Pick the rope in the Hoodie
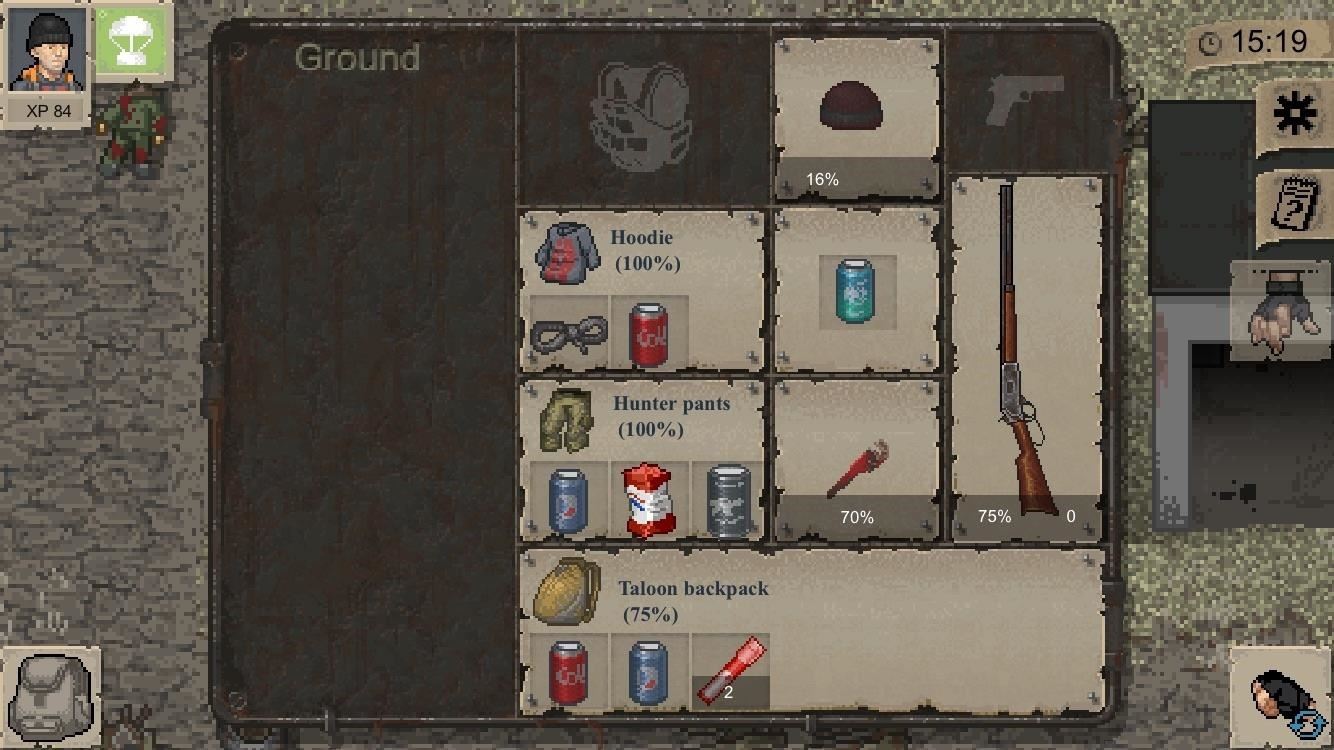Image resolution: width=1334 pixels, height=750 pixels. click(x=569, y=333)
